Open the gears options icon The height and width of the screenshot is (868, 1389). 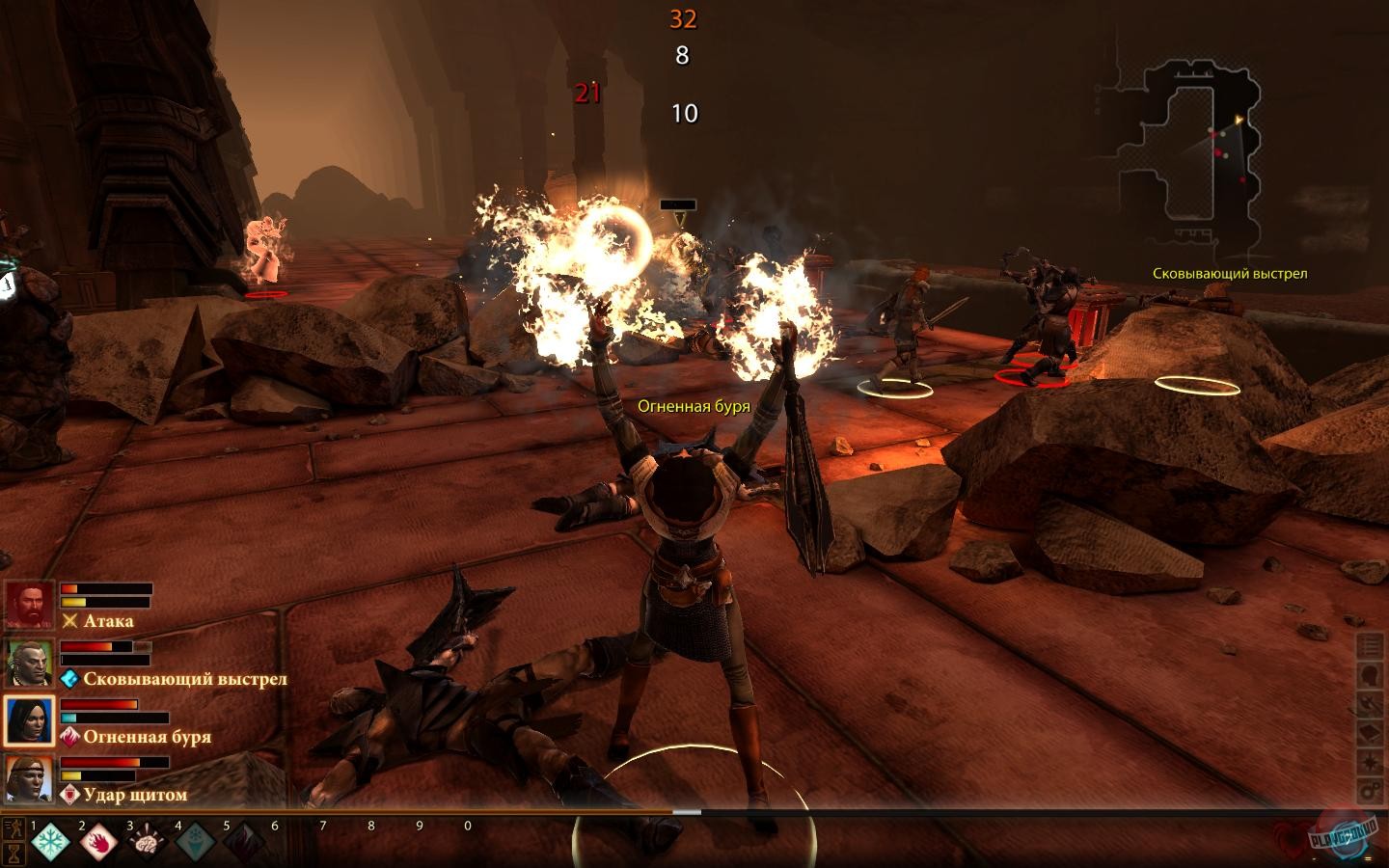(1371, 791)
